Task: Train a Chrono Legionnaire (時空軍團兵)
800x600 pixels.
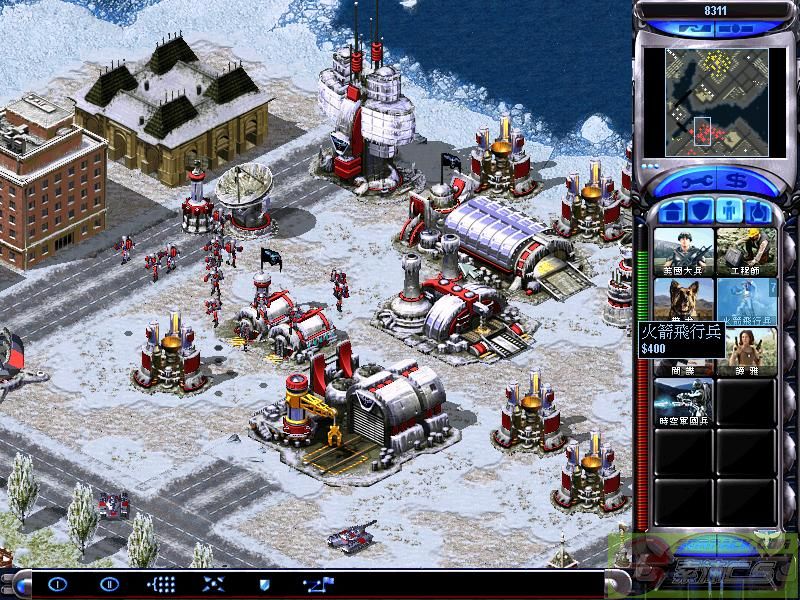Action: coord(683,401)
